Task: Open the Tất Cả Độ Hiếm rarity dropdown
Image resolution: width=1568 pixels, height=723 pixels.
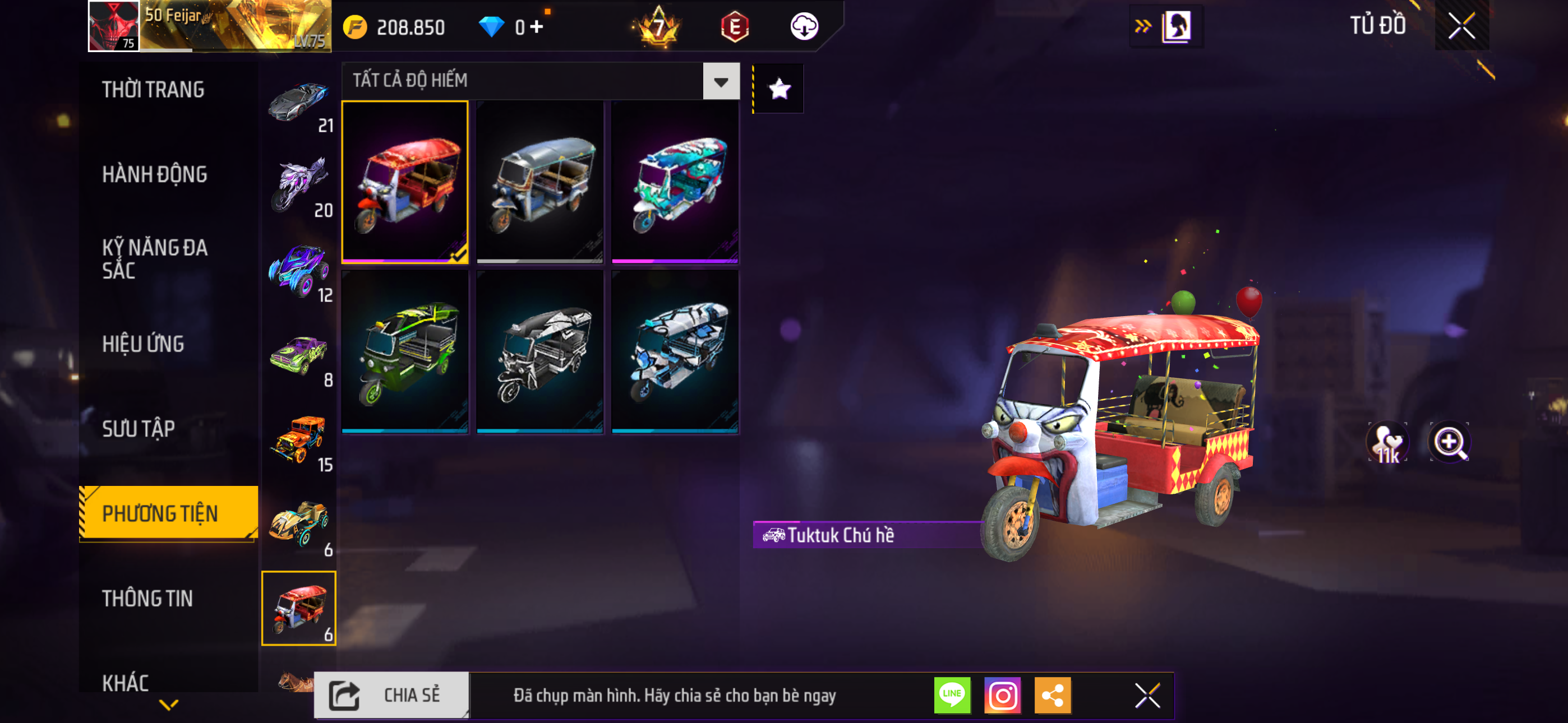Action: (x=721, y=81)
